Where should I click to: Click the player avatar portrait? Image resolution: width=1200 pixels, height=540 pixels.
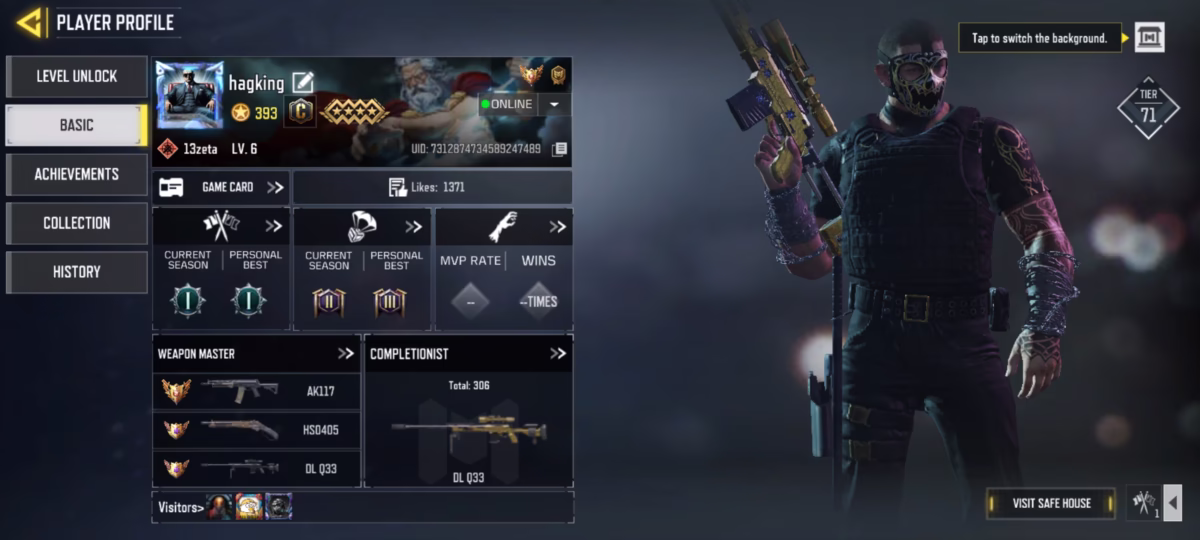[189, 96]
